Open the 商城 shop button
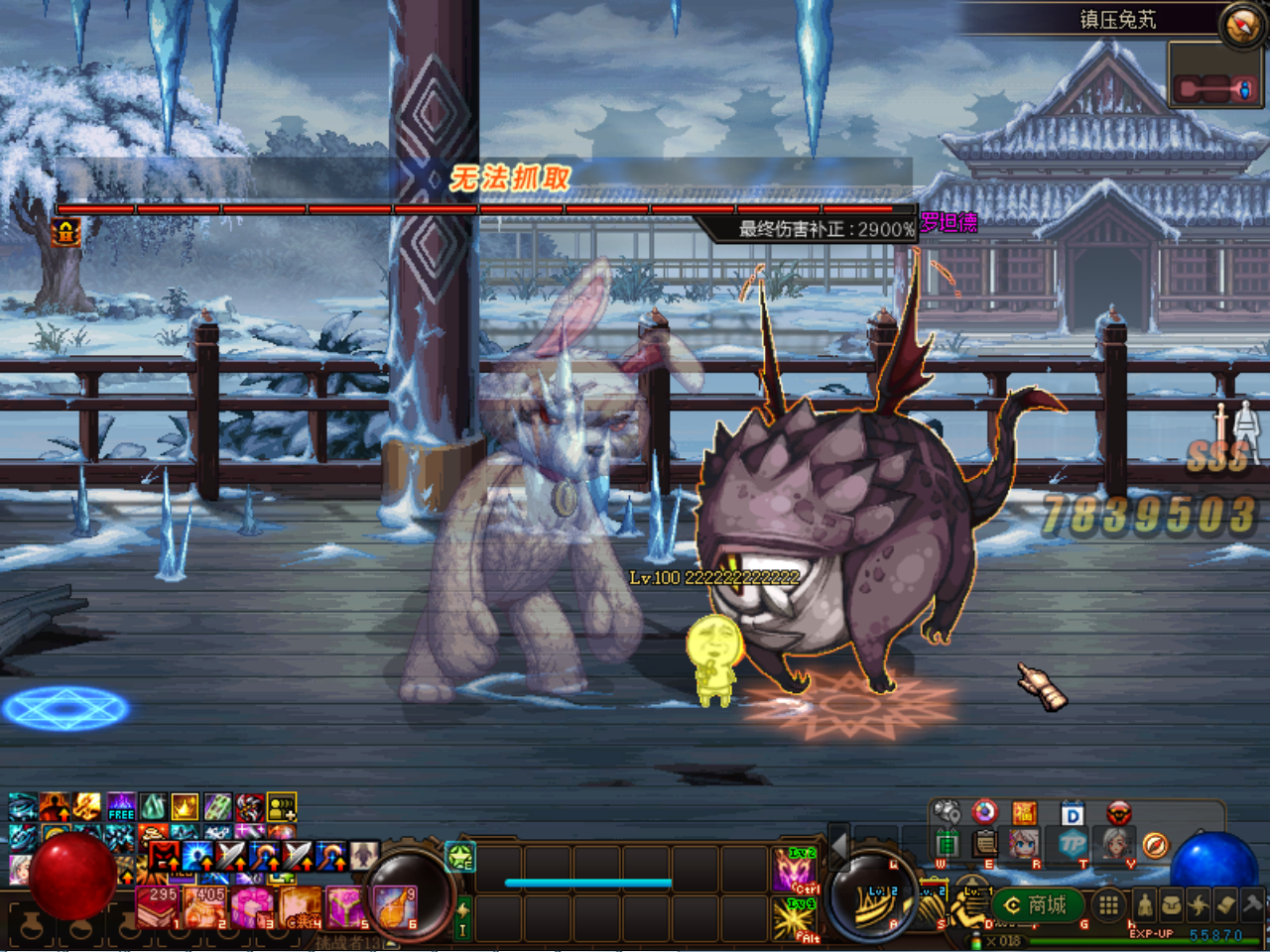The image size is (1270, 952). pyautogui.click(x=1036, y=904)
